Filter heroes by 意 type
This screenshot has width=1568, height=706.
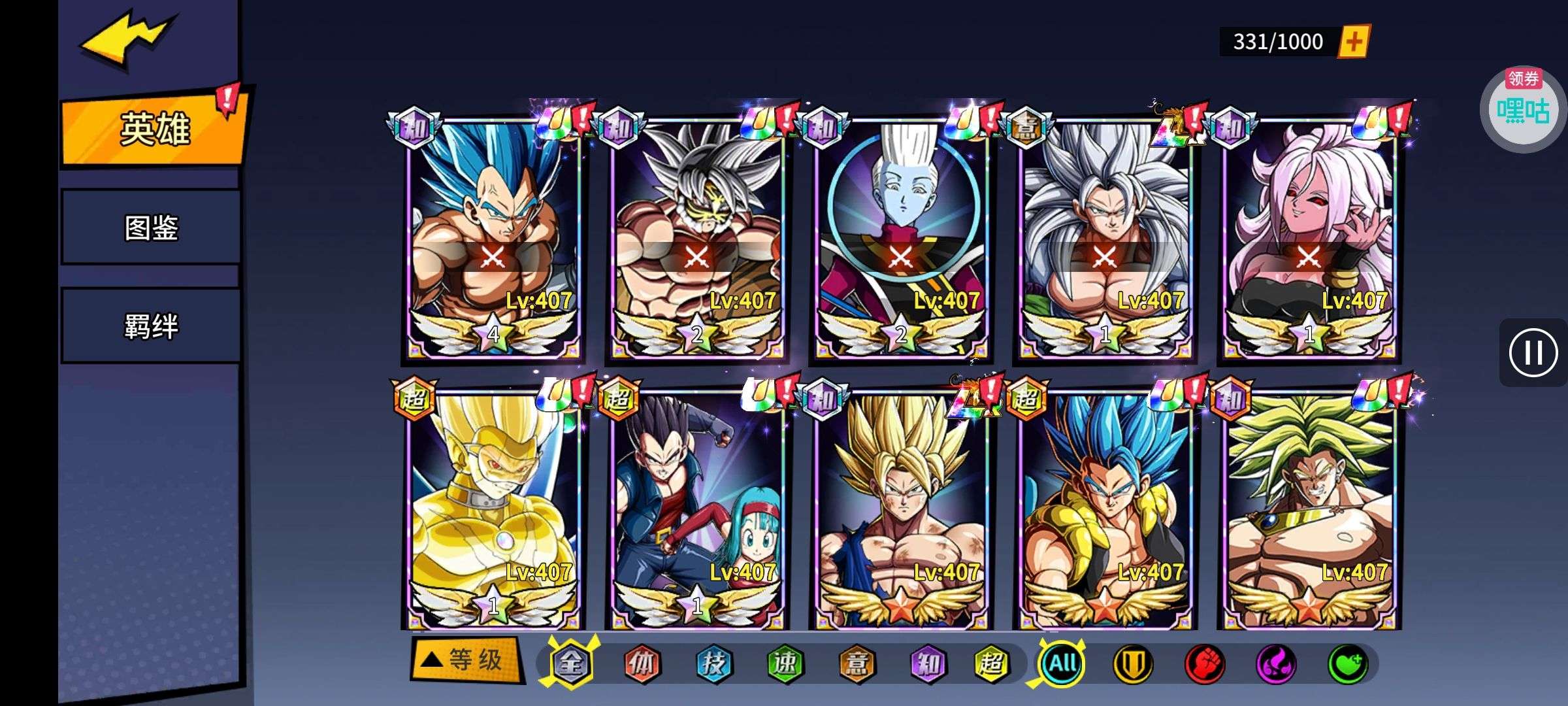857,664
